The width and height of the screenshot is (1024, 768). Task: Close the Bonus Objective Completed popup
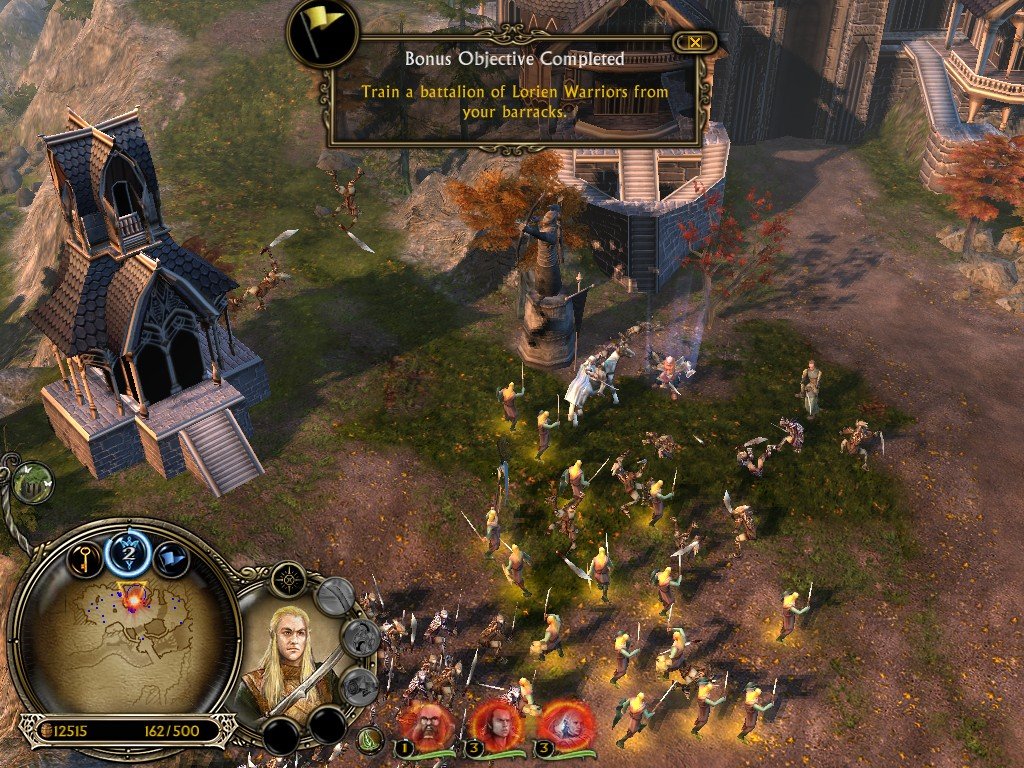pyautogui.click(x=694, y=42)
